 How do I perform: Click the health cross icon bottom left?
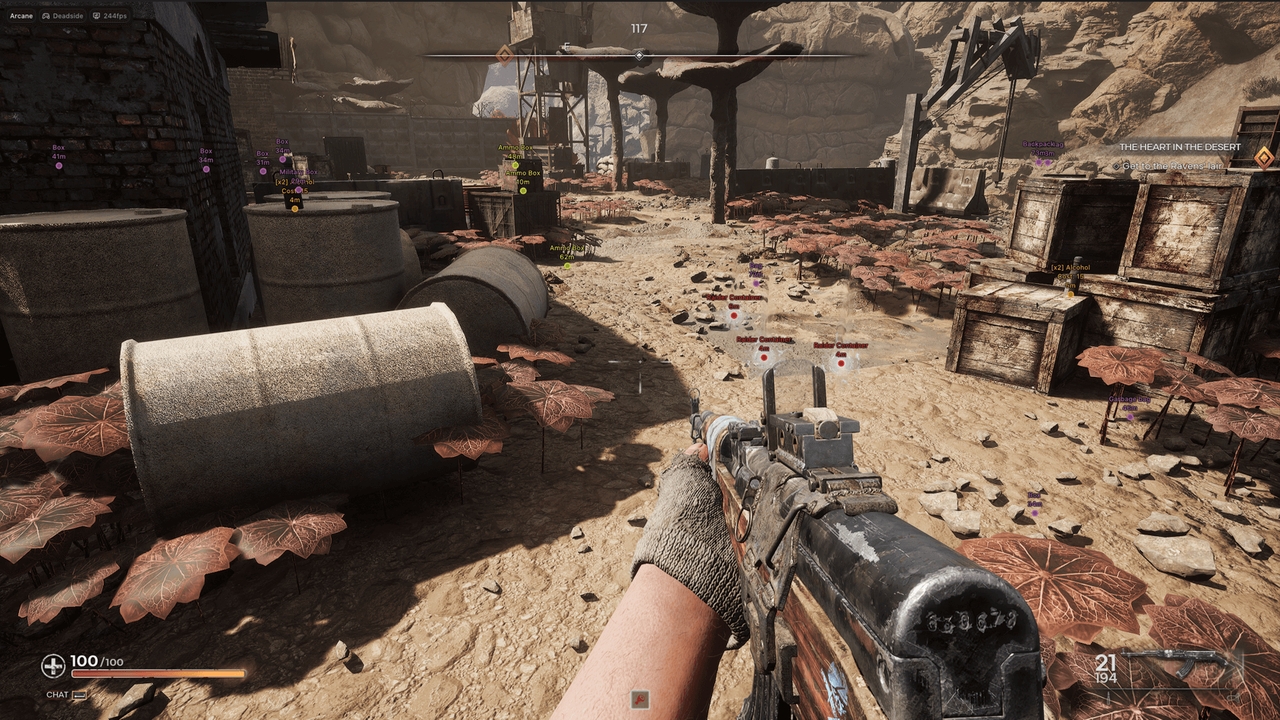point(52,665)
